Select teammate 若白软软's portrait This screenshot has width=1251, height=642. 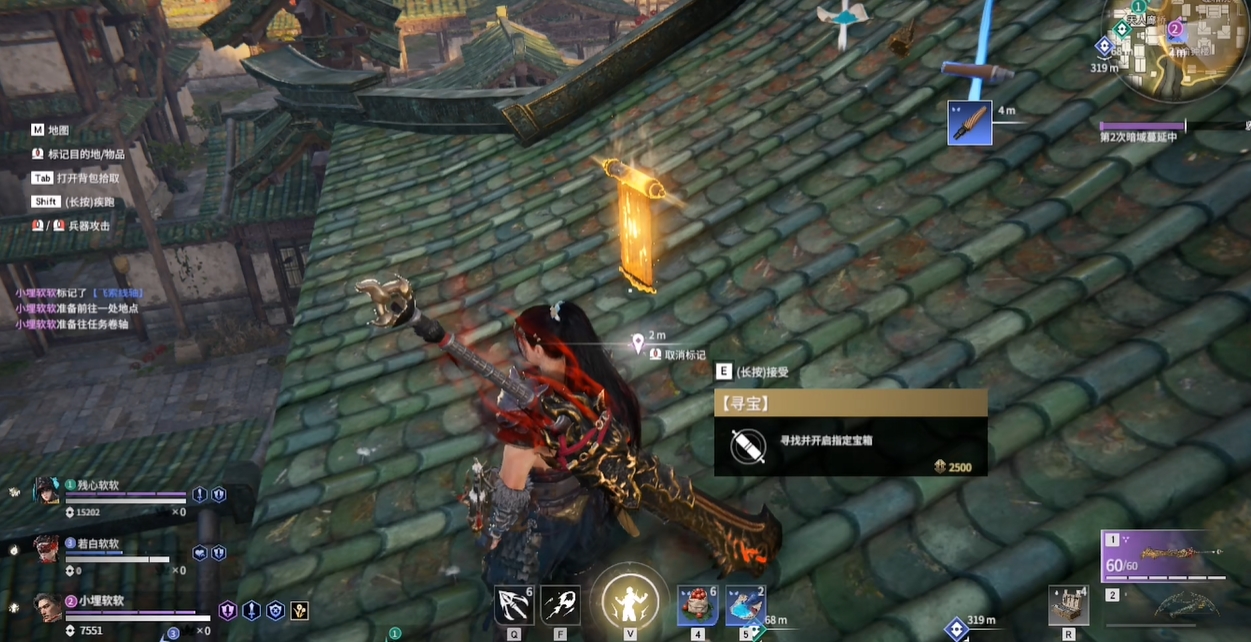pos(46,548)
